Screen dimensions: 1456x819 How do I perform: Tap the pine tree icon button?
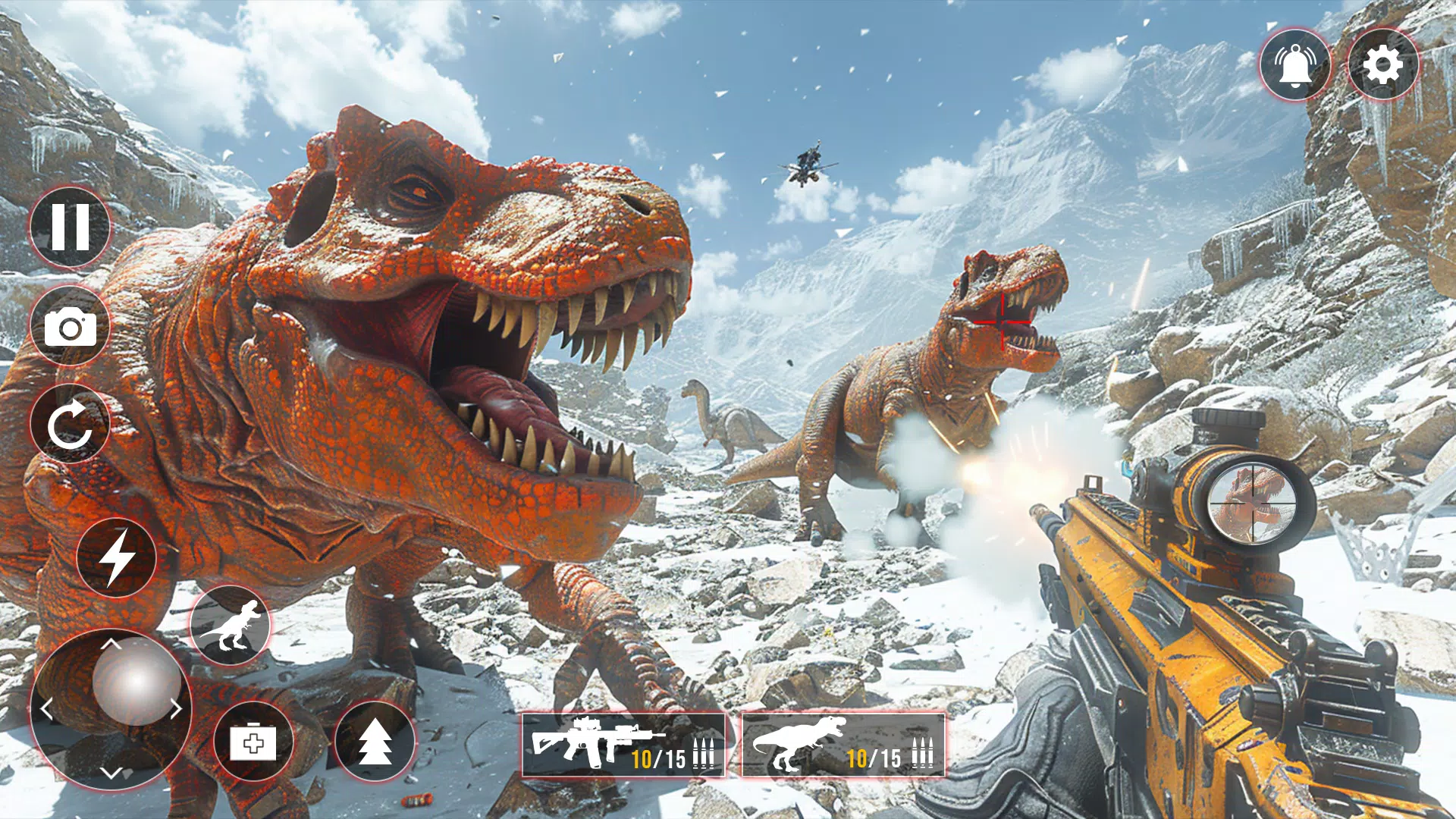(375, 742)
